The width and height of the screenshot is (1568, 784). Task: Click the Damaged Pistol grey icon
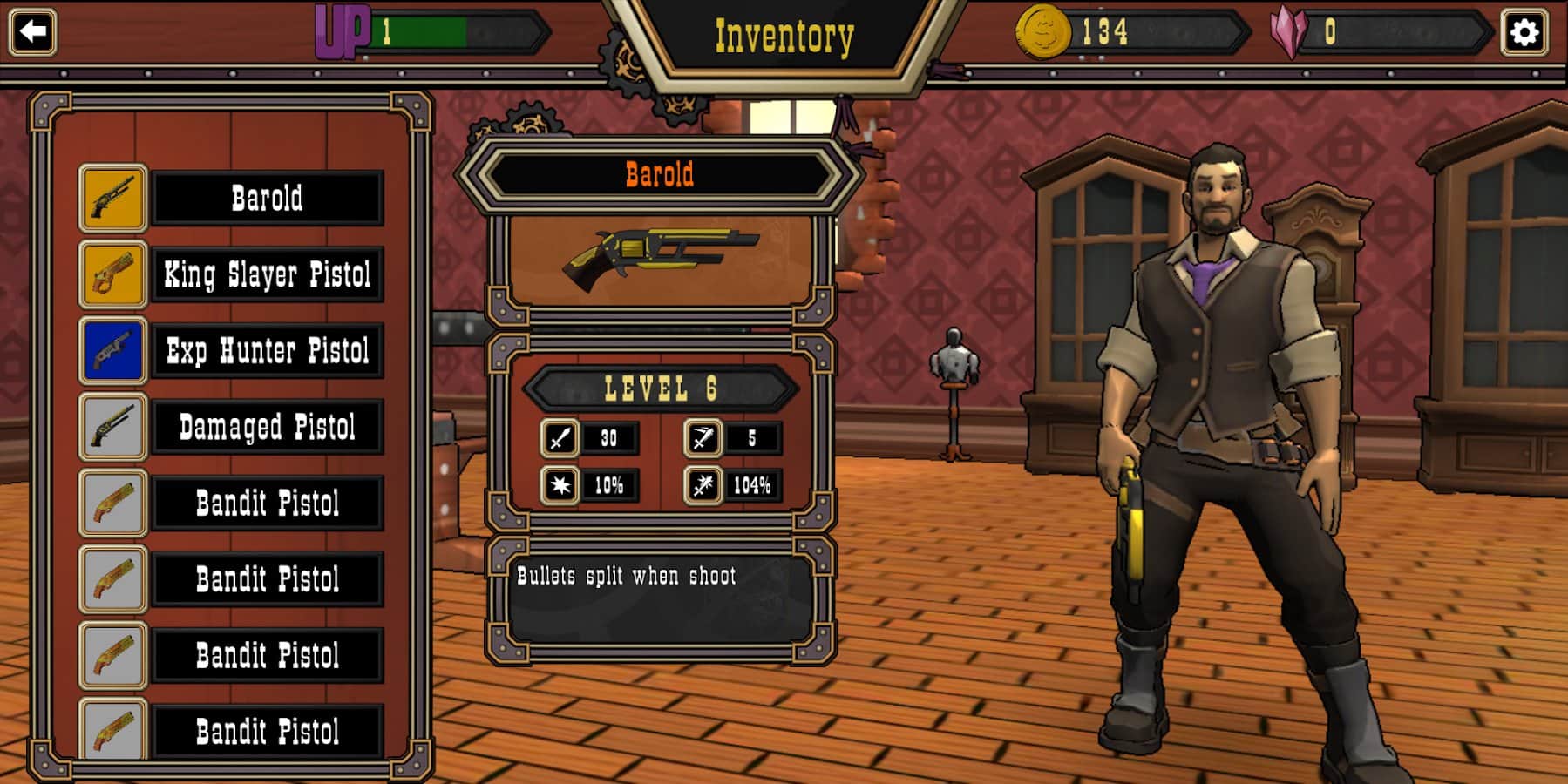tap(112, 427)
